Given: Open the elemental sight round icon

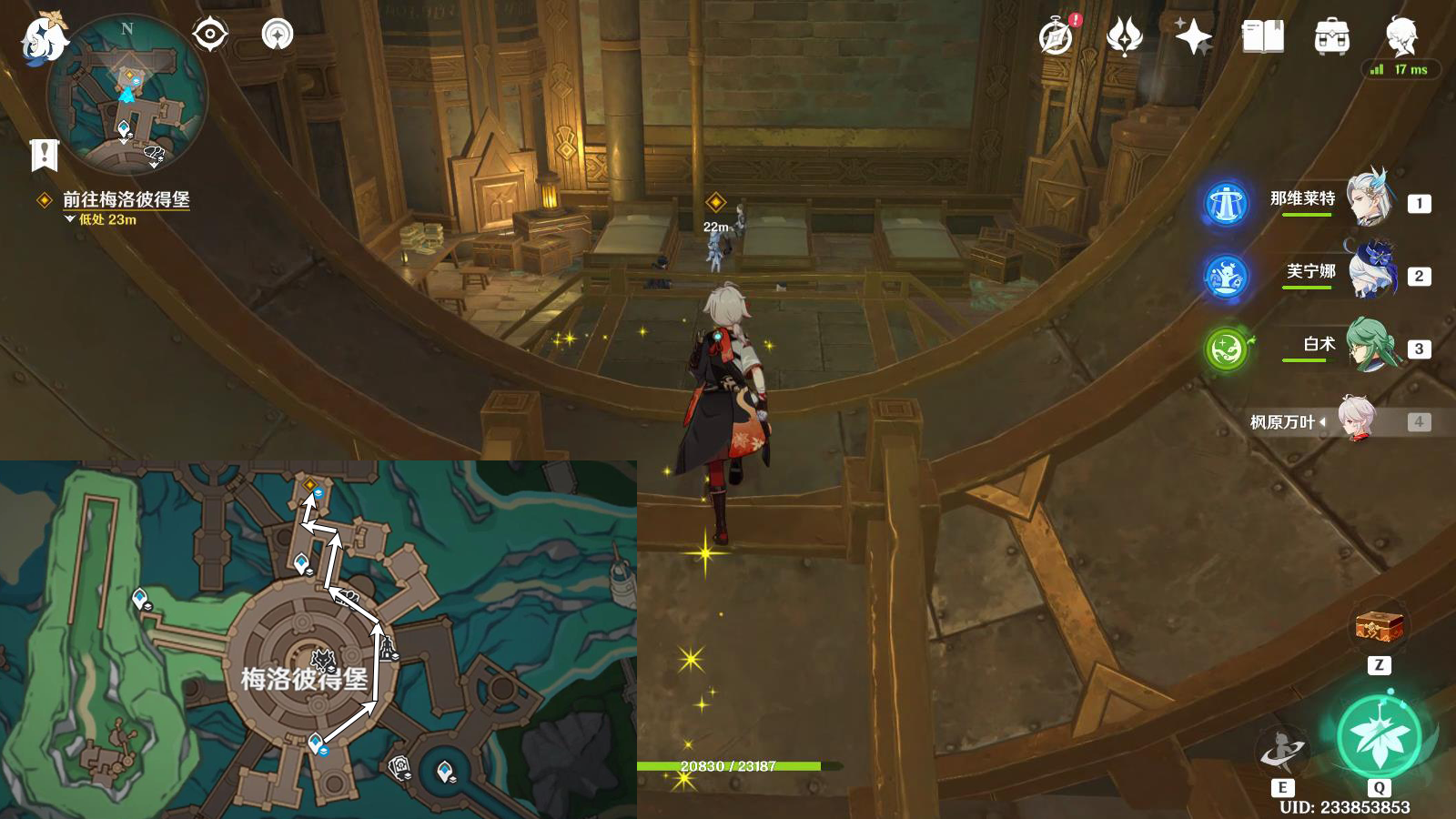Looking at the screenshot, I should coord(278,35).
